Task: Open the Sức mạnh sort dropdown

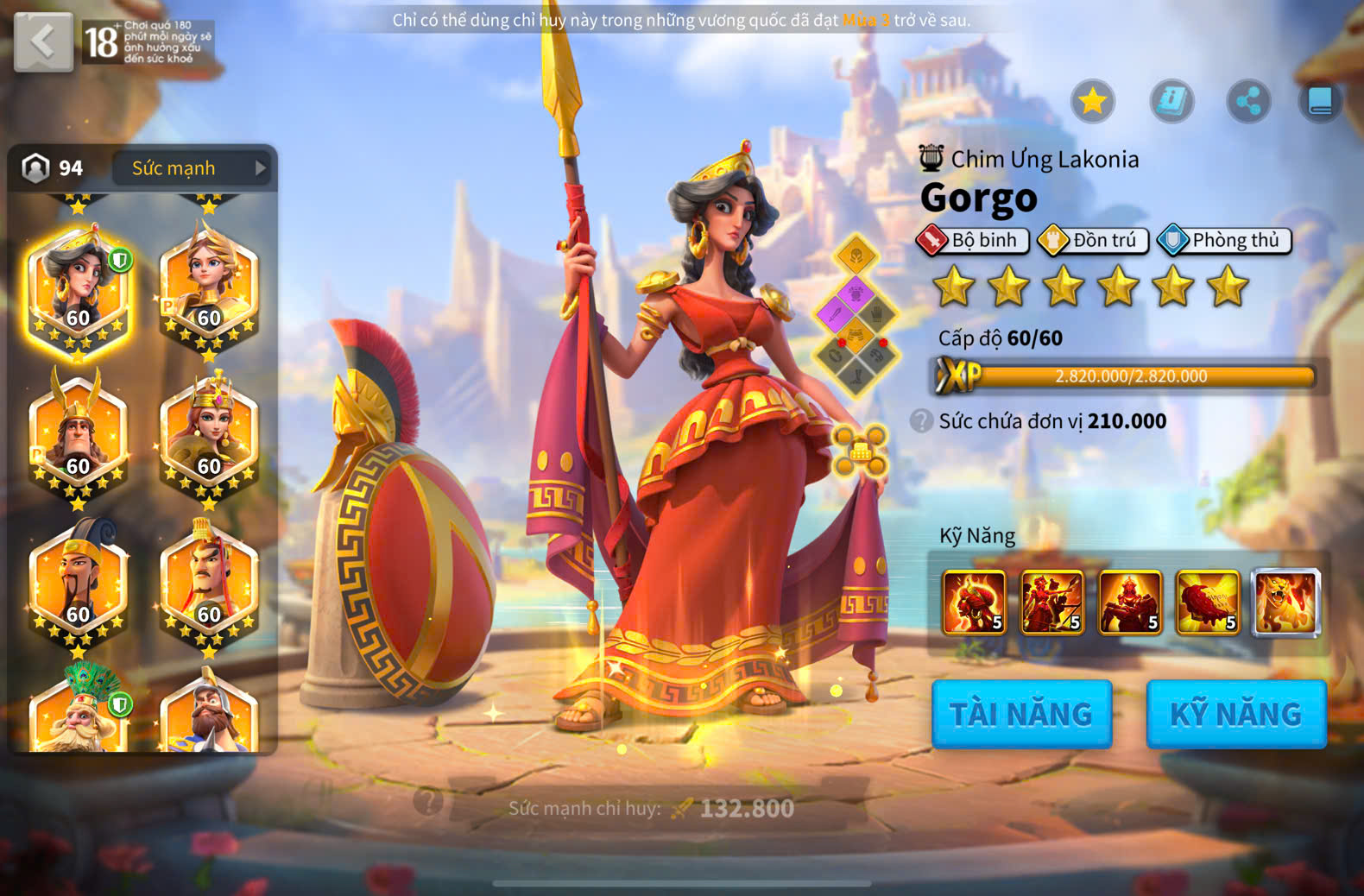Action: 190,168
